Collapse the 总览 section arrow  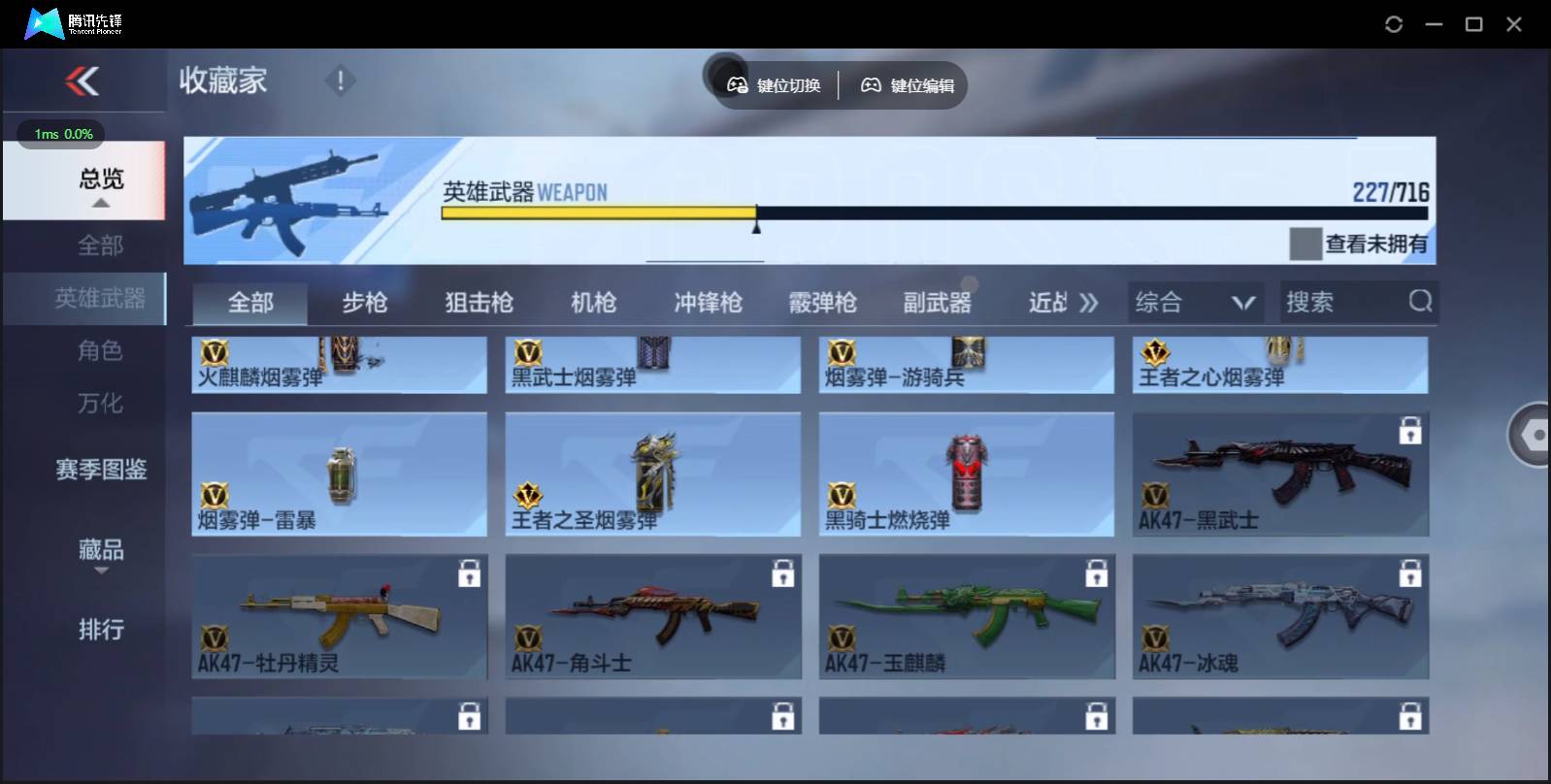(99, 204)
